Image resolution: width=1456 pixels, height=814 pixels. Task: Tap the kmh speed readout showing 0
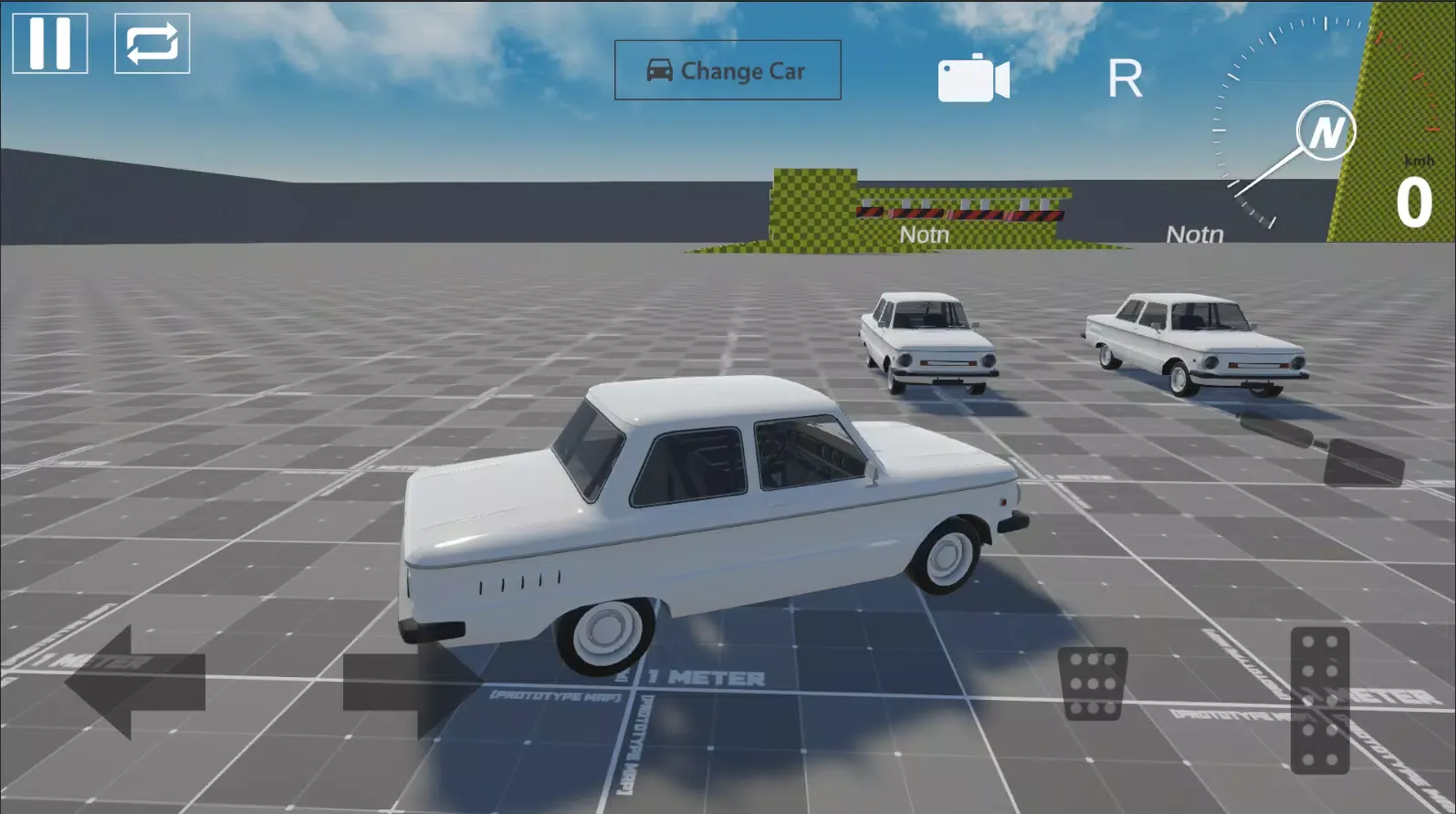coord(1413,199)
